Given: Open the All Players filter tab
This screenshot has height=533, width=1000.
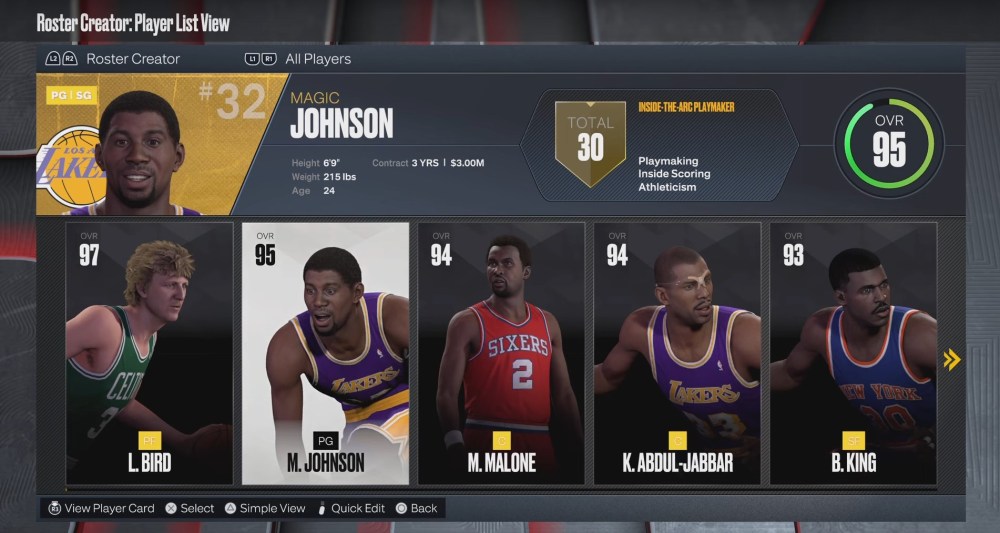Looking at the screenshot, I should click(317, 59).
